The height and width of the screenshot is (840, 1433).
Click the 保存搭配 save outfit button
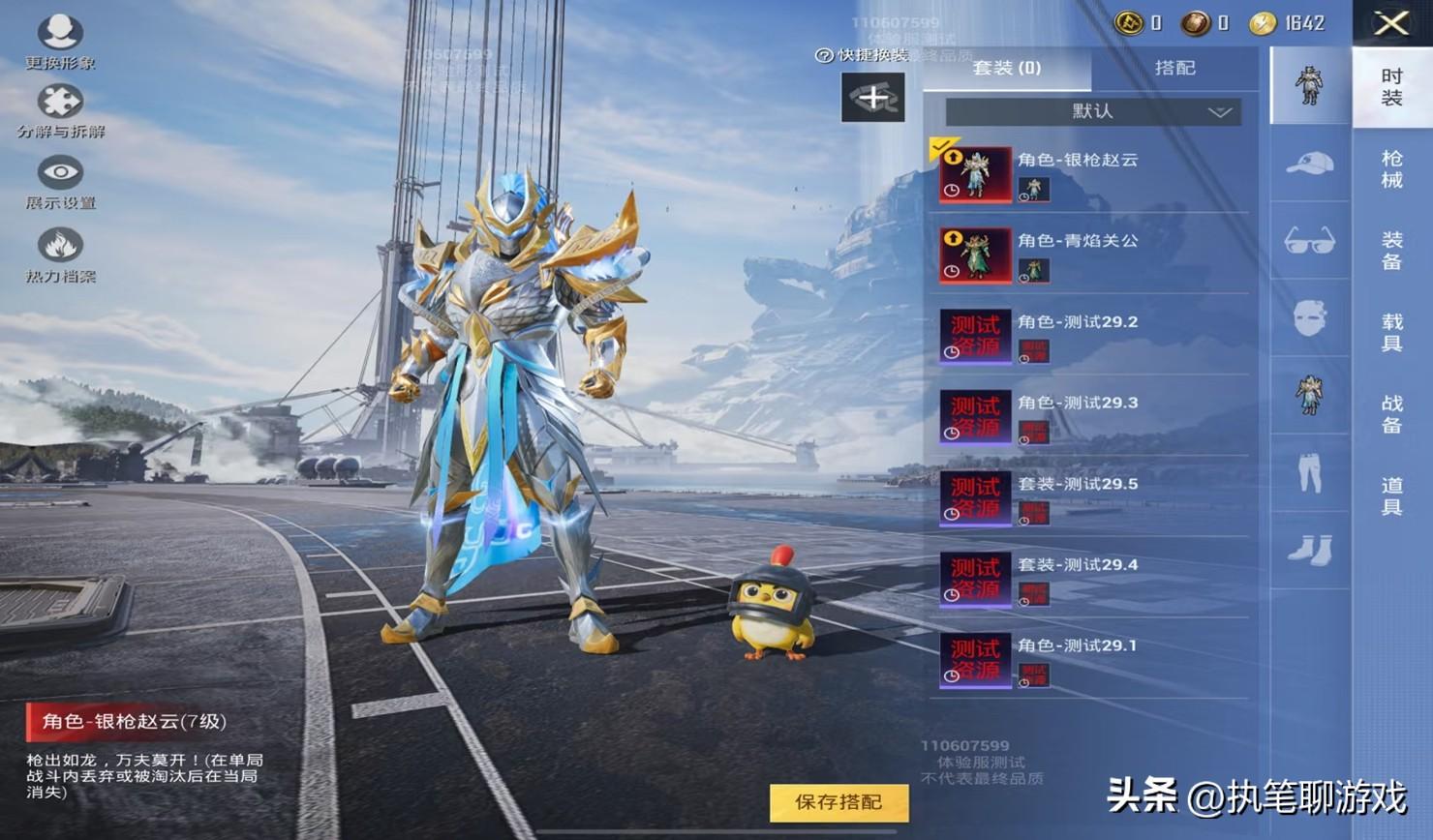838,802
